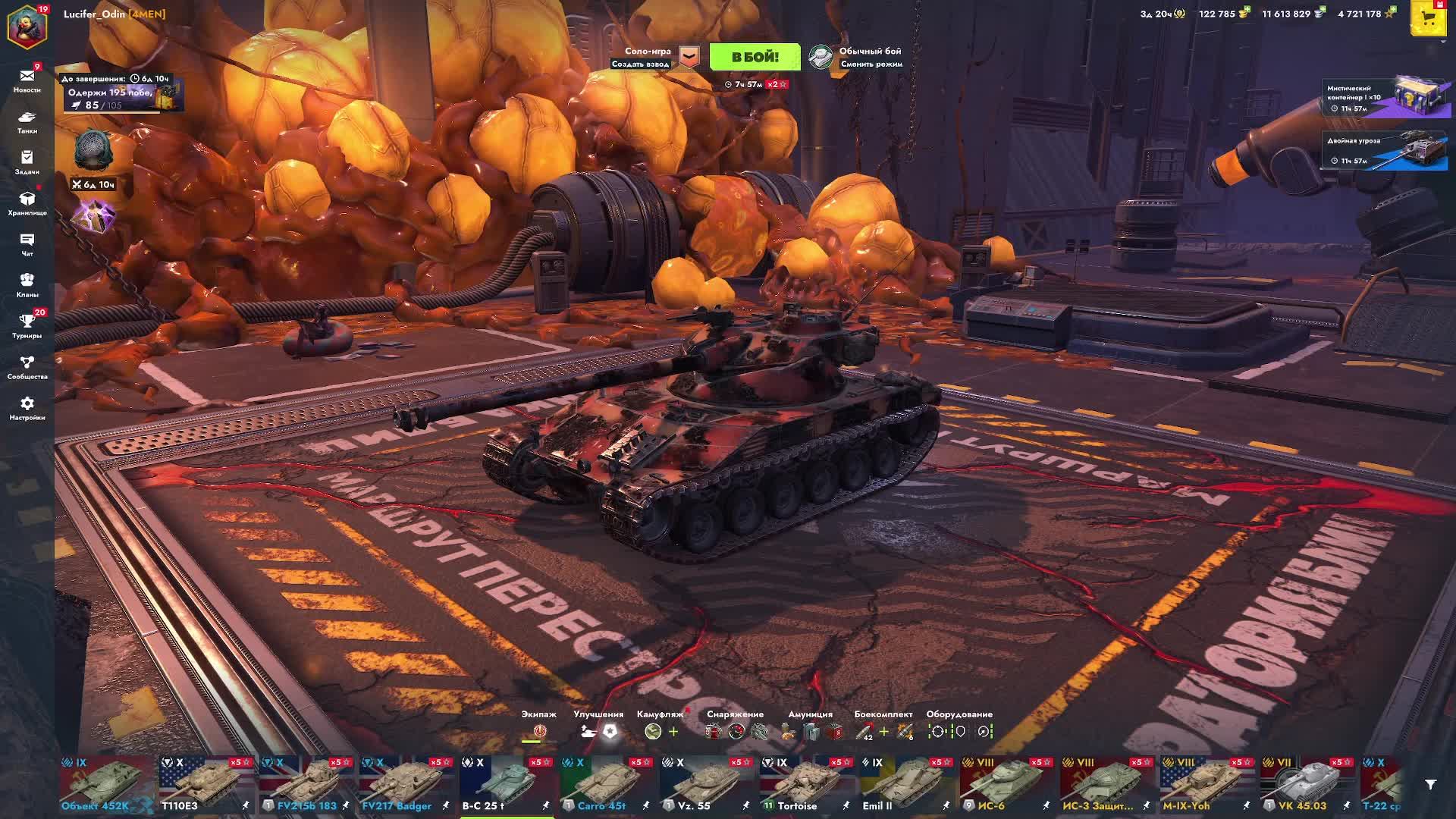Open the Задачи tasks menu

coord(27,162)
